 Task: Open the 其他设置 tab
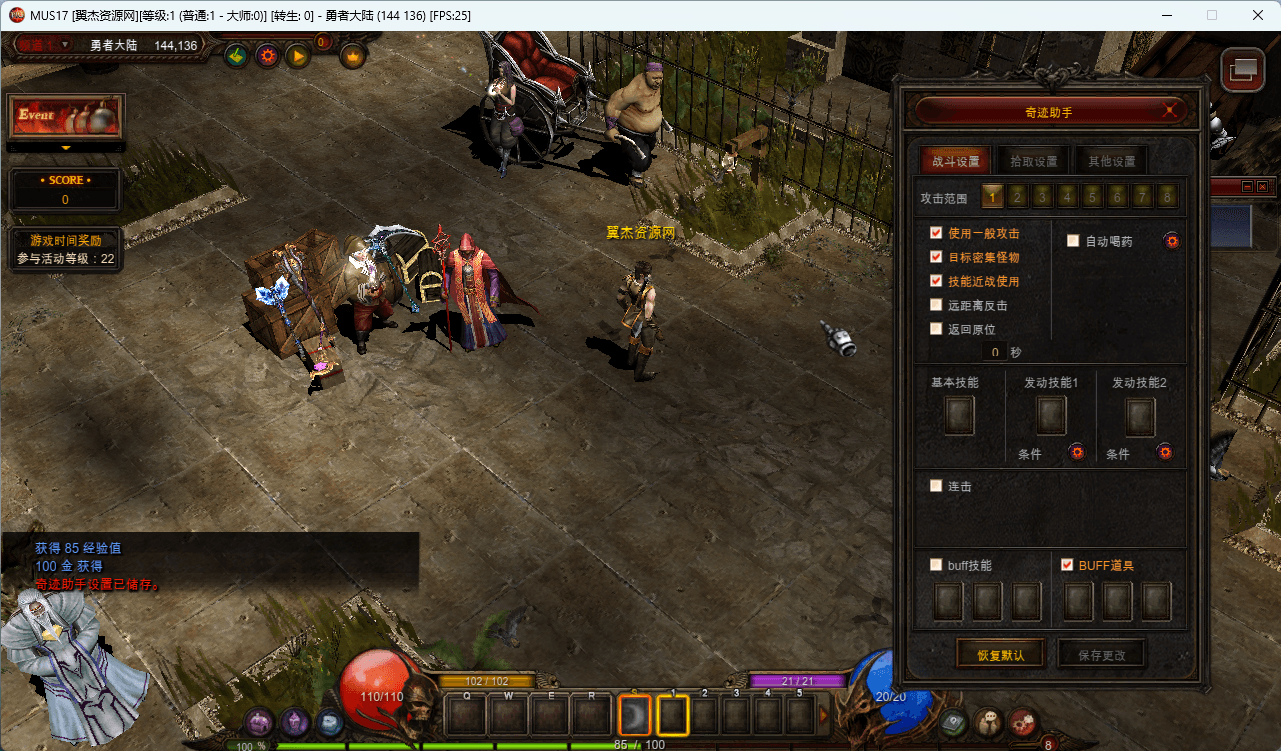(x=1111, y=161)
